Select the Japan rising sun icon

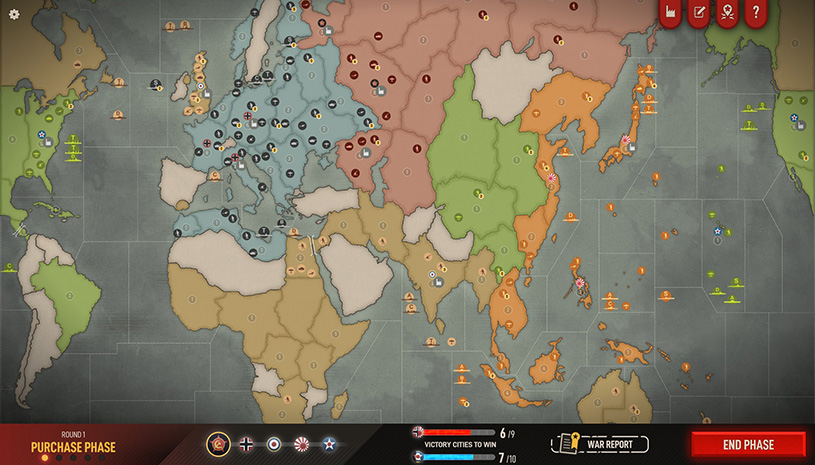(x=300, y=444)
